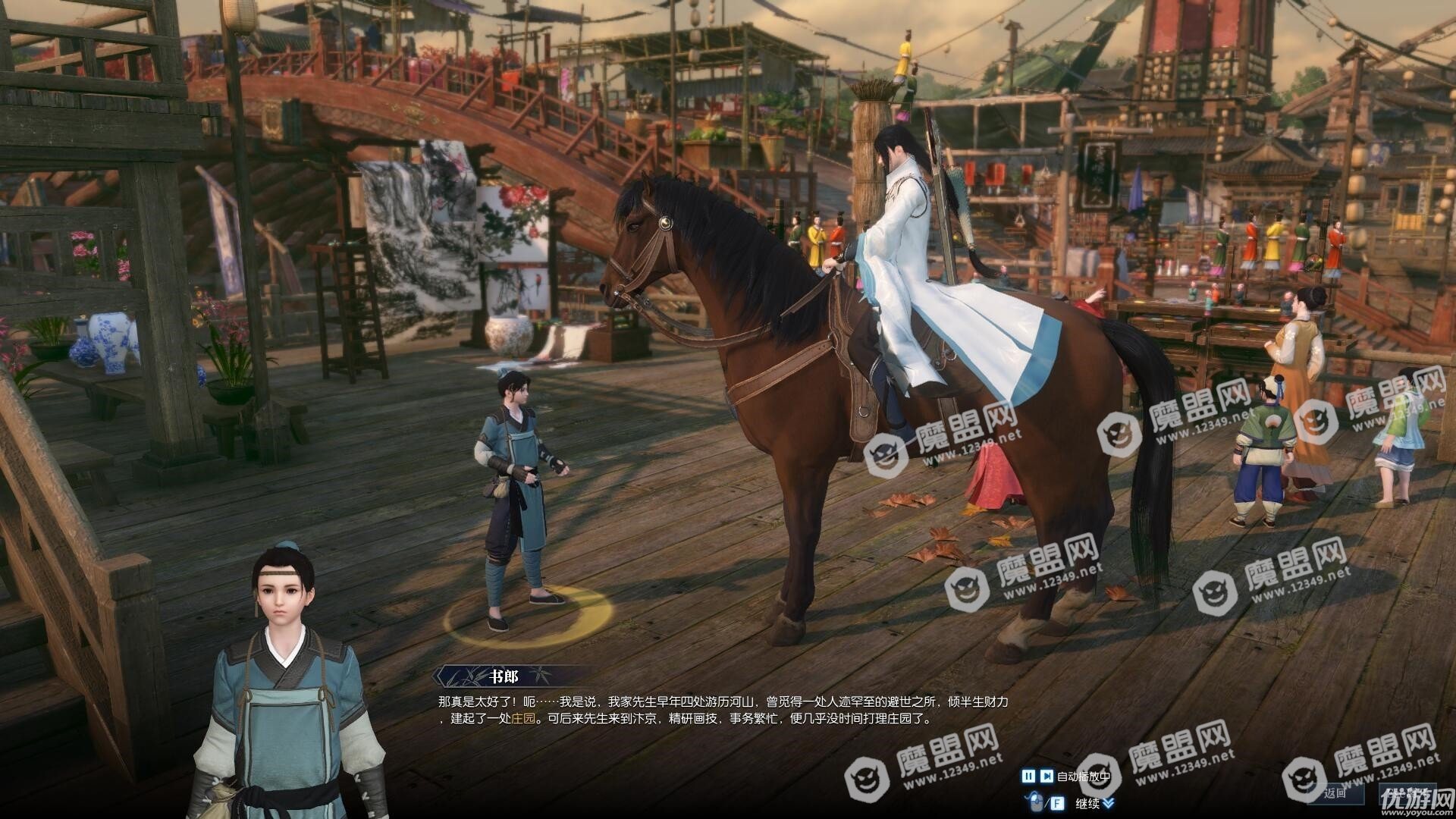Click the 返回 (return) button
Image resolution: width=1456 pixels, height=819 pixels.
click(1335, 793)
